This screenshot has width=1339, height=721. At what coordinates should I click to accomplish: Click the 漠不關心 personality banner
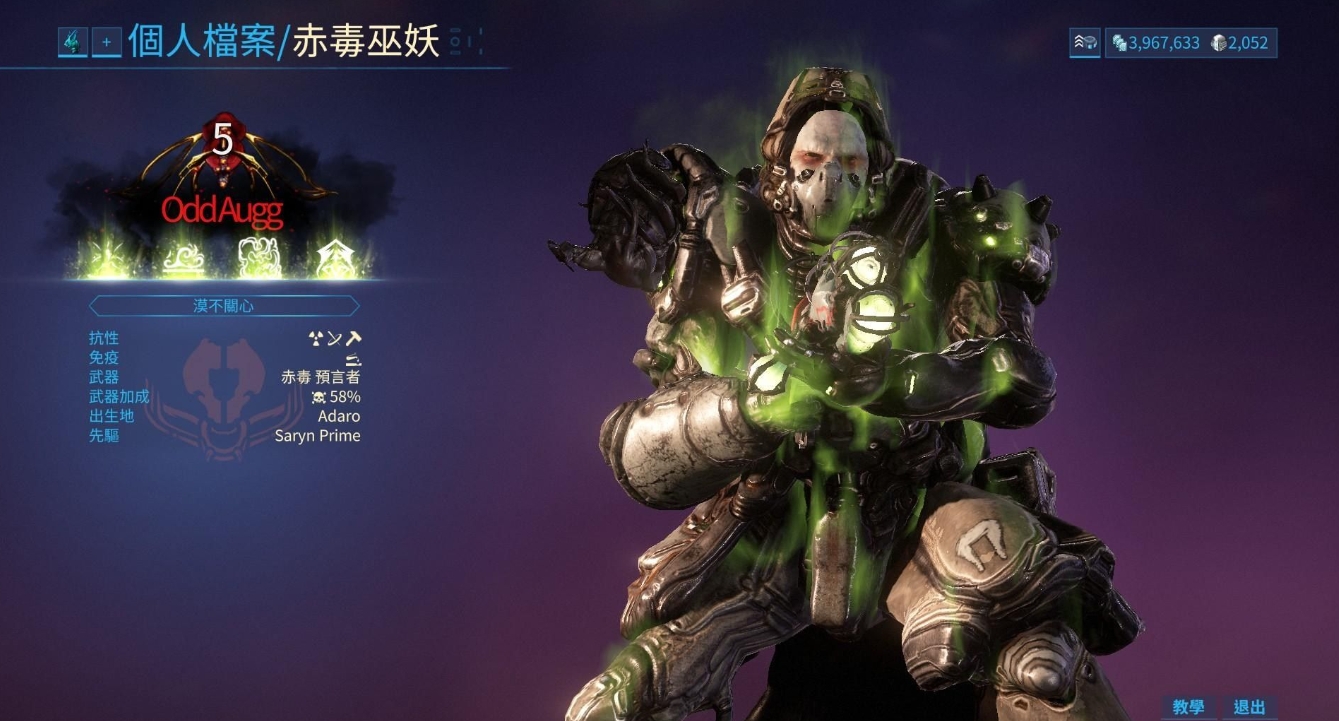[223, 305]
